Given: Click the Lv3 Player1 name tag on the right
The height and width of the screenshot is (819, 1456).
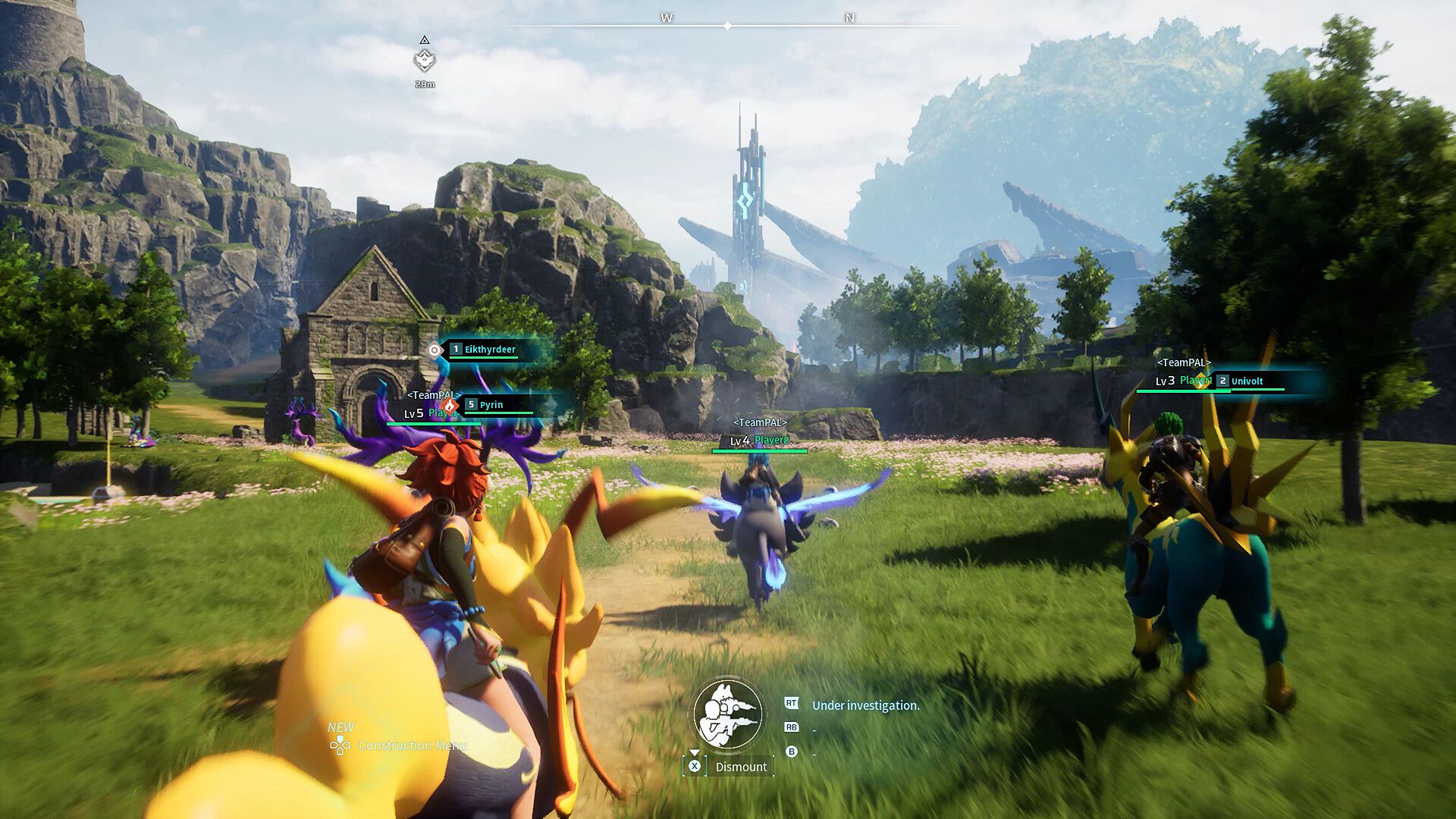Looking at the screenshot, I should (x=1183, y=381).
